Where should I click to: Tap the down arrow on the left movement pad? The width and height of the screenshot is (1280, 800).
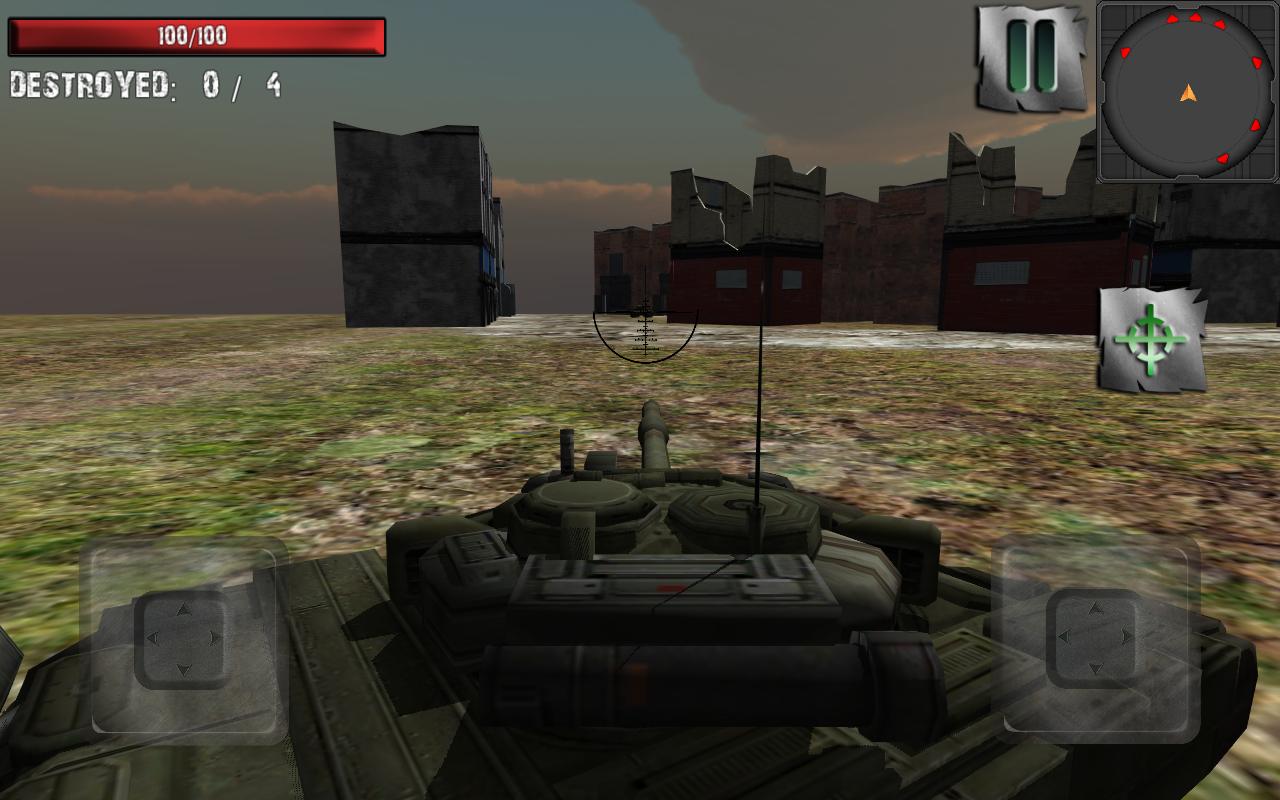point(185,670)
